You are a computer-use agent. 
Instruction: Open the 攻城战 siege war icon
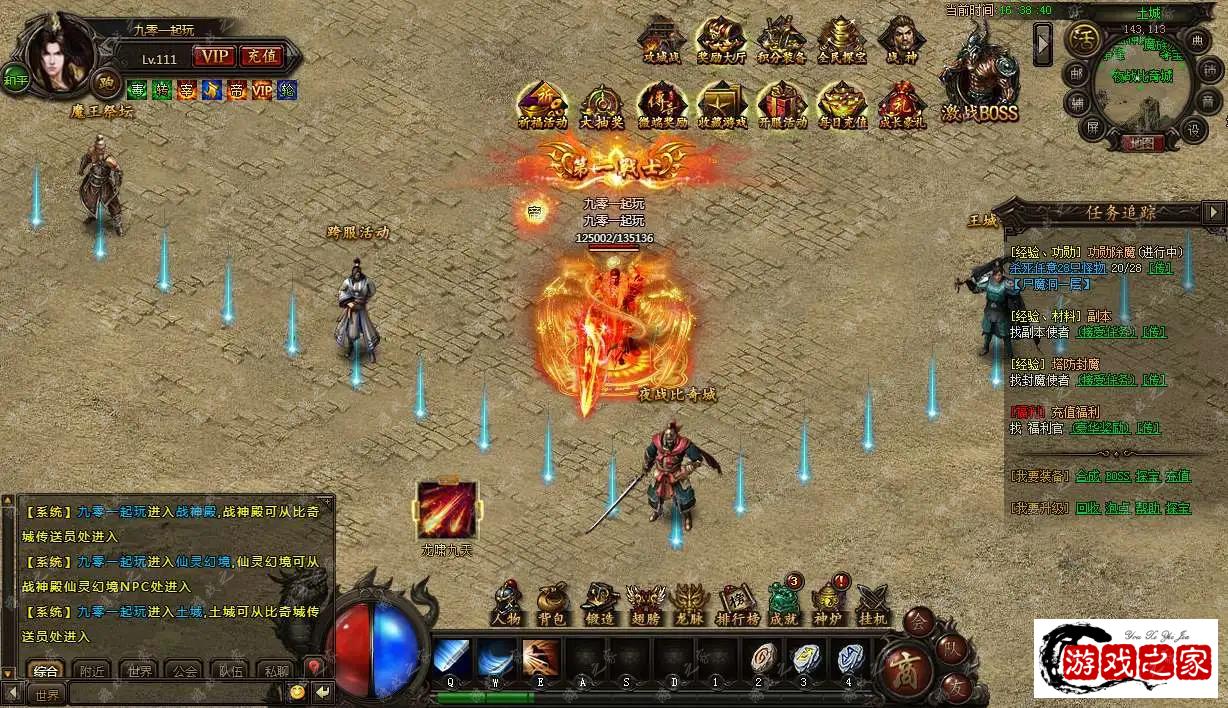(661, 38)
